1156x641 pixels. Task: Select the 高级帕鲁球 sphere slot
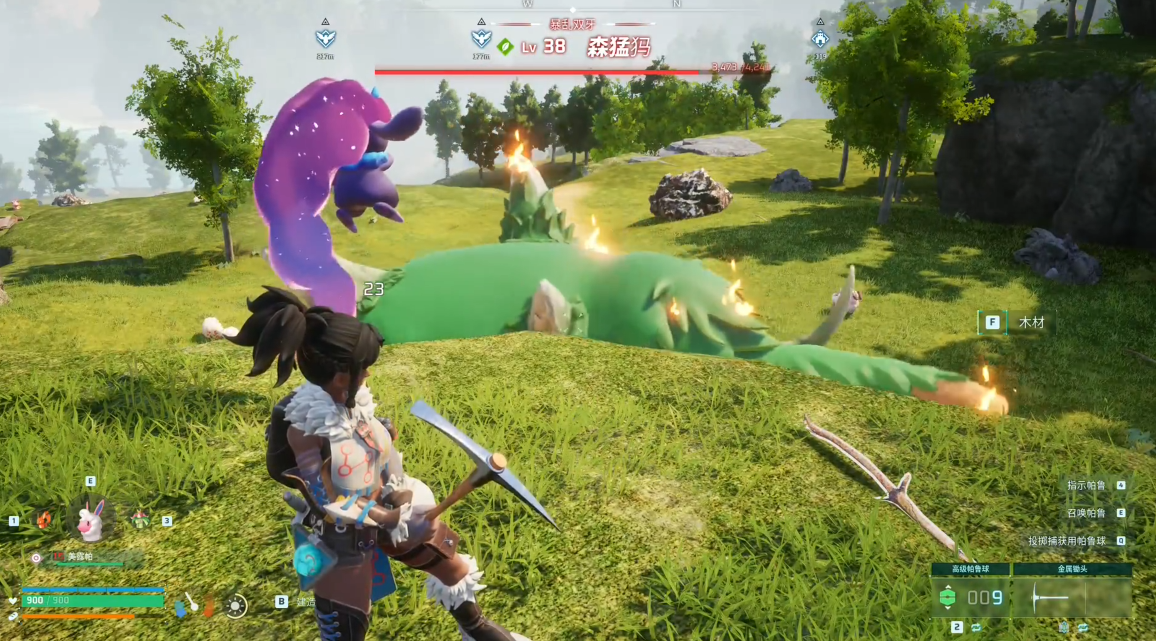click(x=970, y=597)
